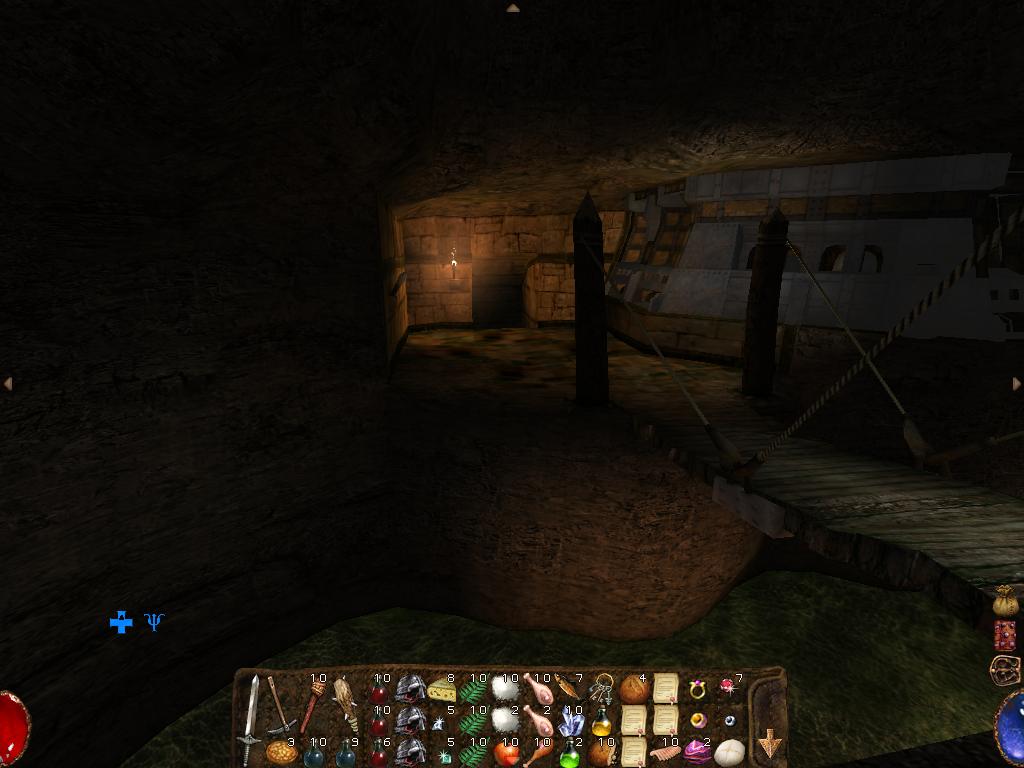Viewport: 1024px width, 768px height.
Task: Choose the cheese wedge stack
Action: (x=440, y=689)
